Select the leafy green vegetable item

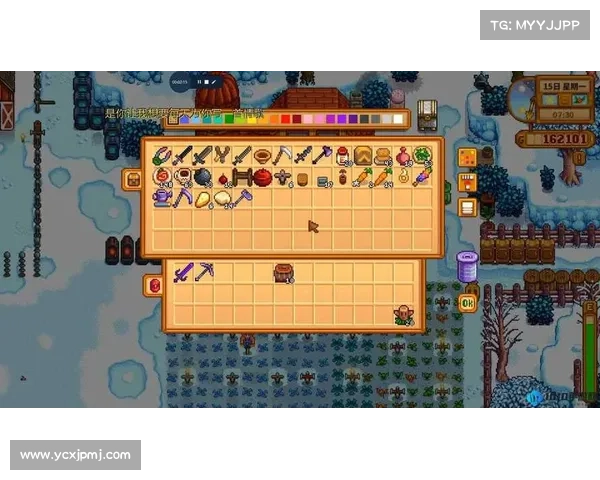click(422, 155)
